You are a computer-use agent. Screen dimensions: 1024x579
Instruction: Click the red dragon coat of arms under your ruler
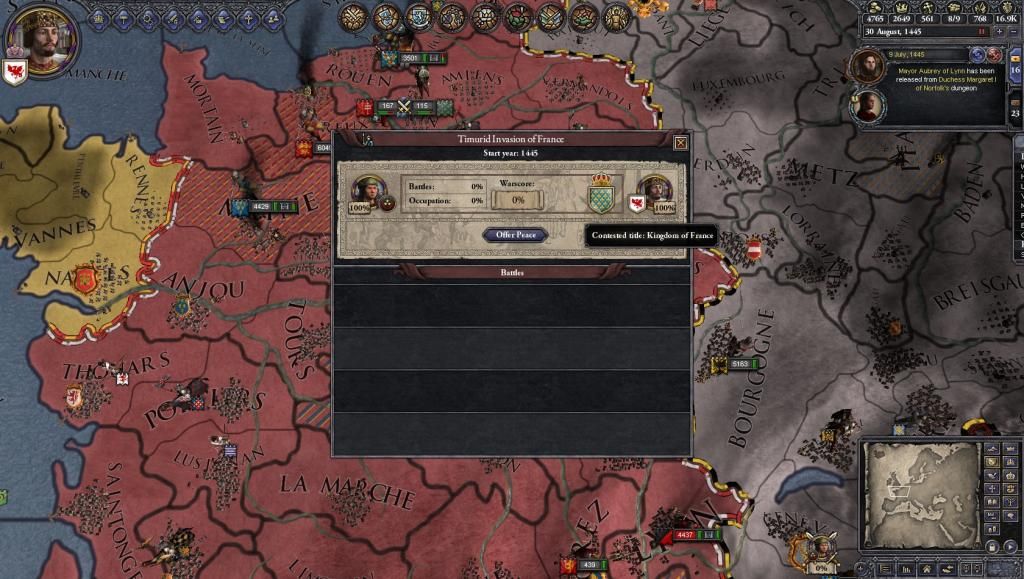tap(15, 73)
